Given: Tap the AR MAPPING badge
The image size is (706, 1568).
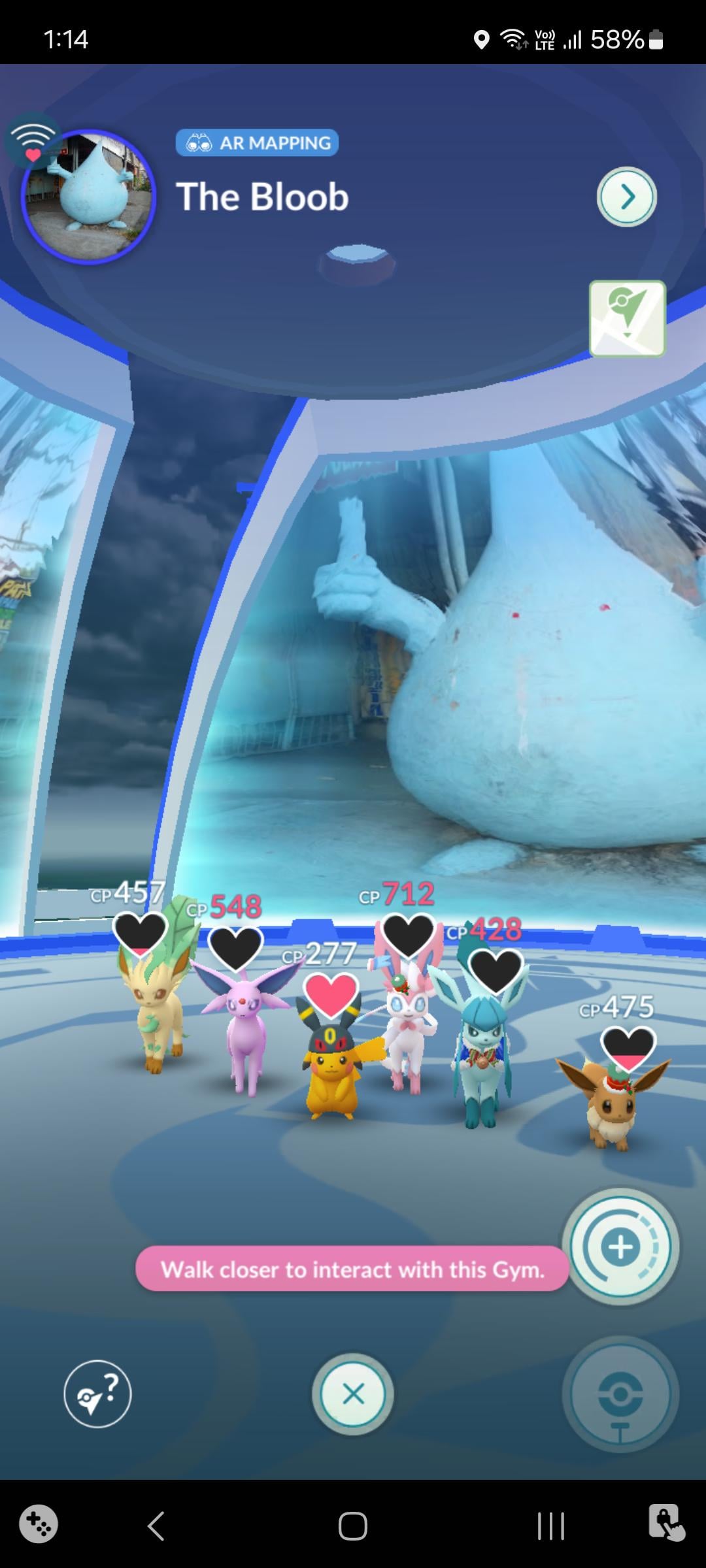Looking at the screenshot, I should point(257,142).
